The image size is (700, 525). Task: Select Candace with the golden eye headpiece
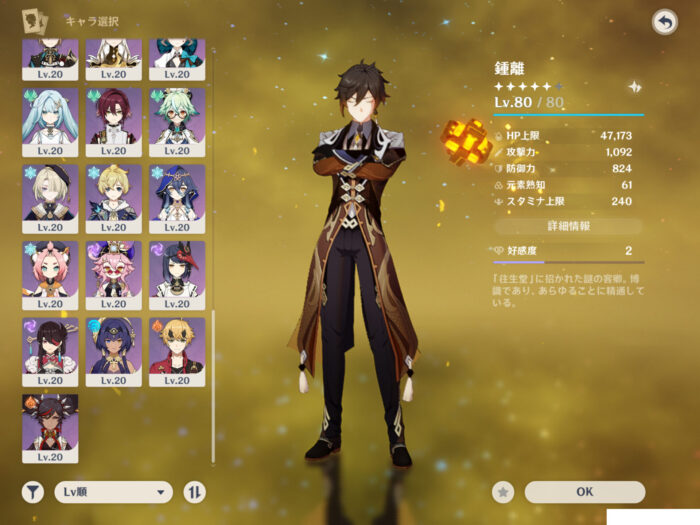point(113,350)
